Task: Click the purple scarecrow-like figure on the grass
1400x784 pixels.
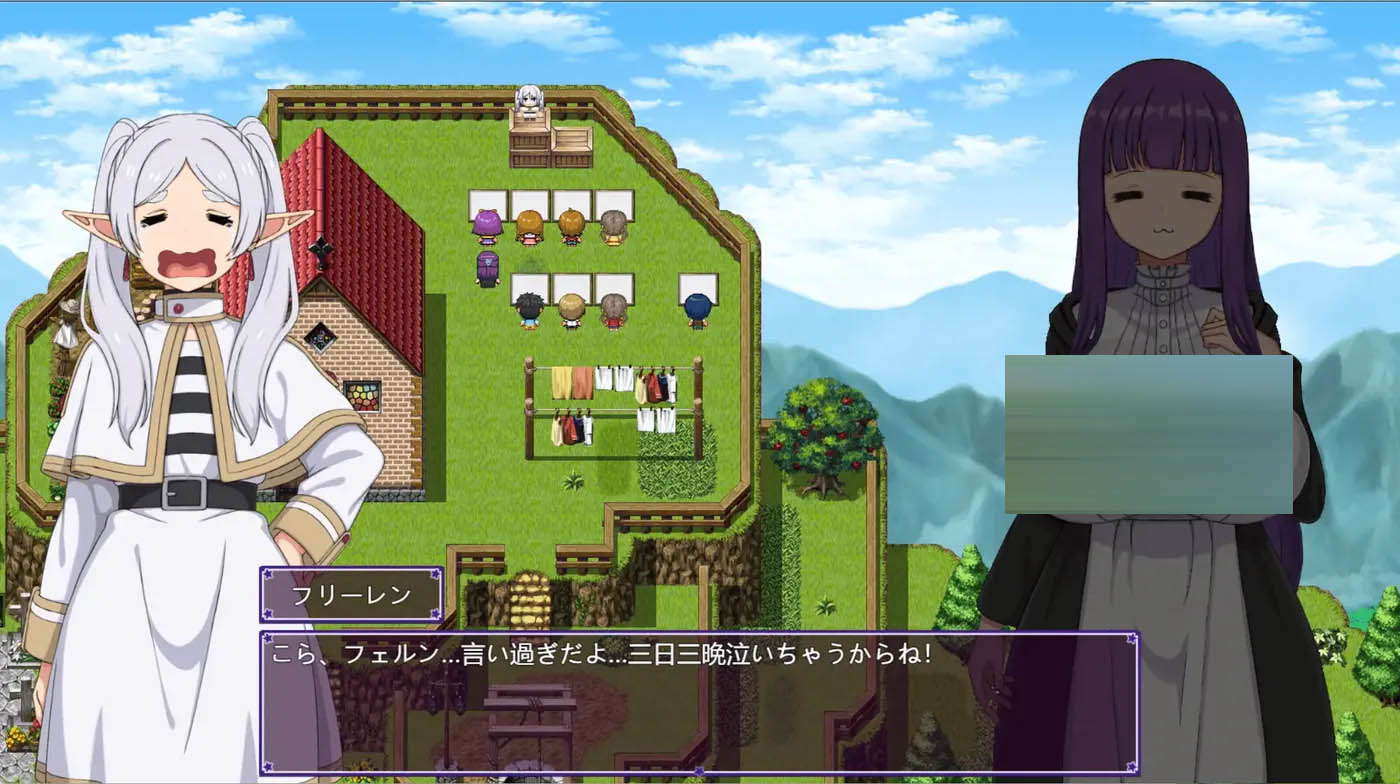Action: 487,268
